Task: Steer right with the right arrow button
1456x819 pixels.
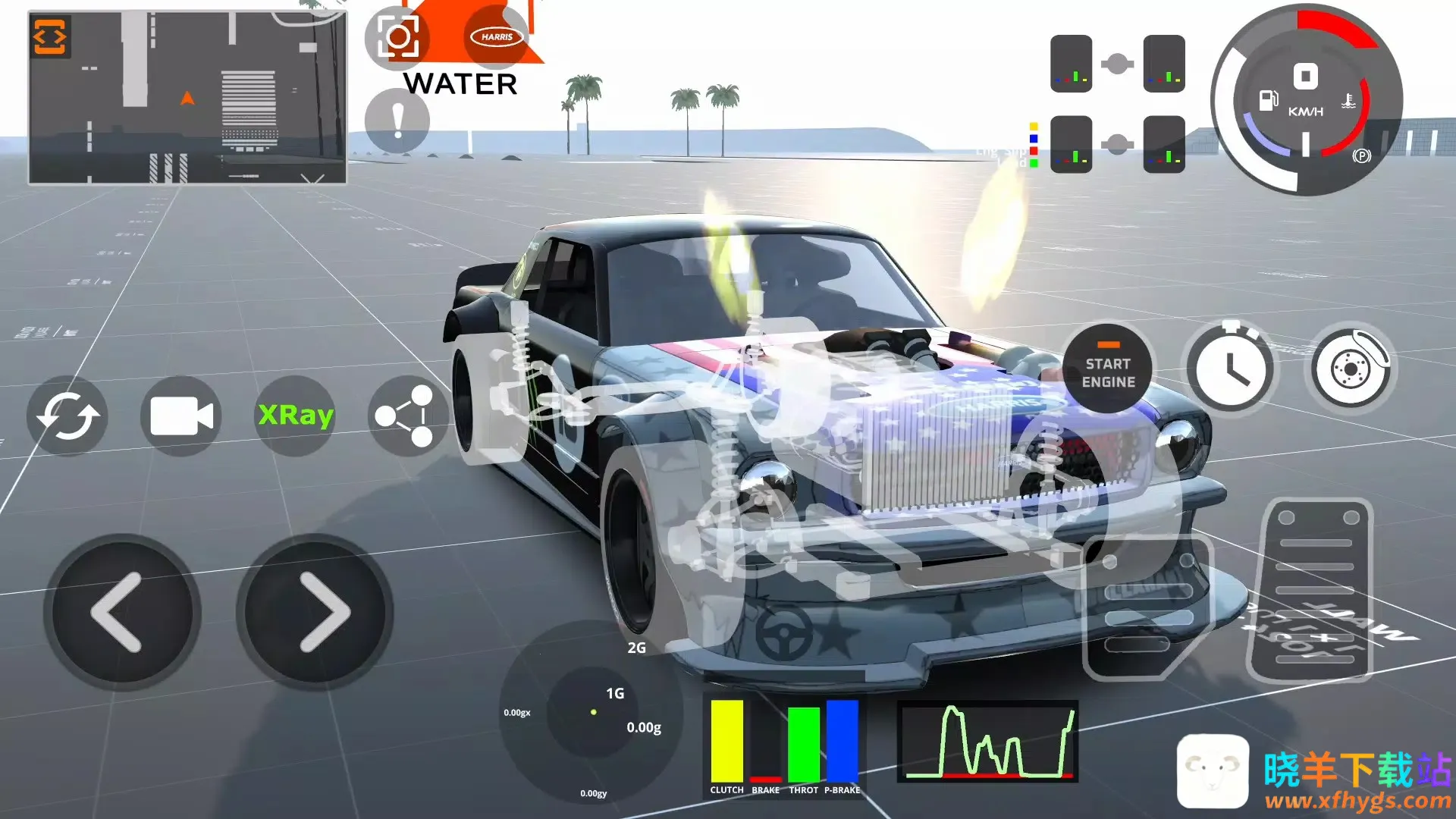Action: (315, 612)
